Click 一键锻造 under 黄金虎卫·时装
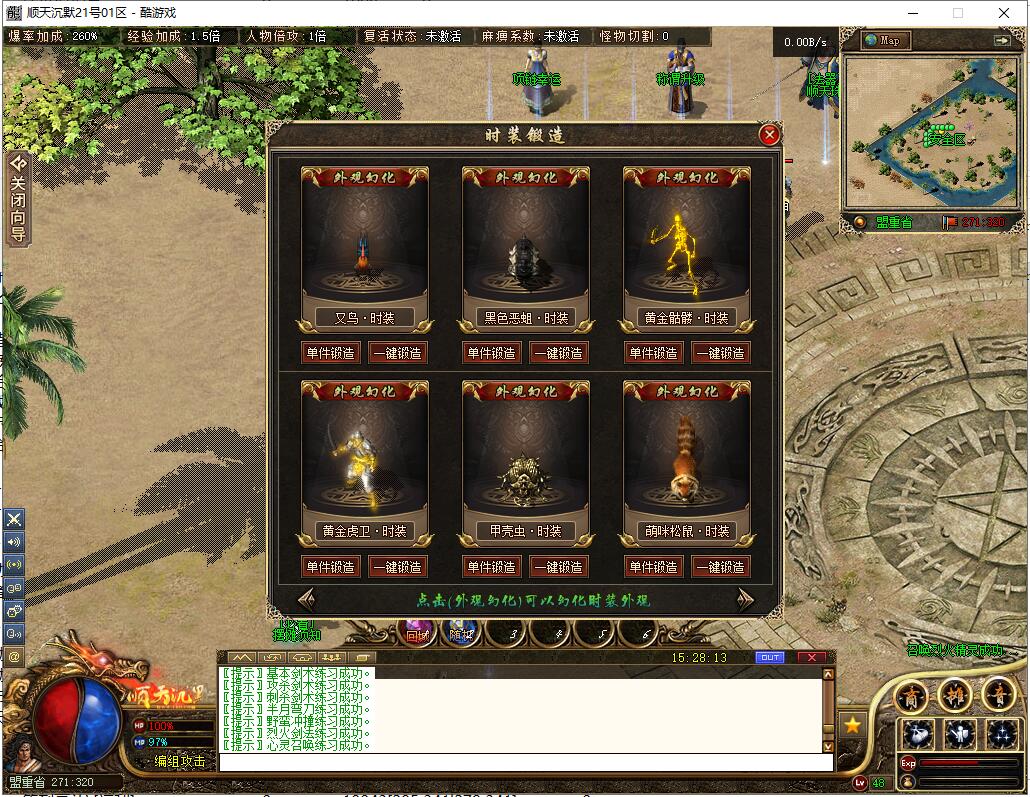The width and height of the screenshot is (1030, 797). click(397, 567)
